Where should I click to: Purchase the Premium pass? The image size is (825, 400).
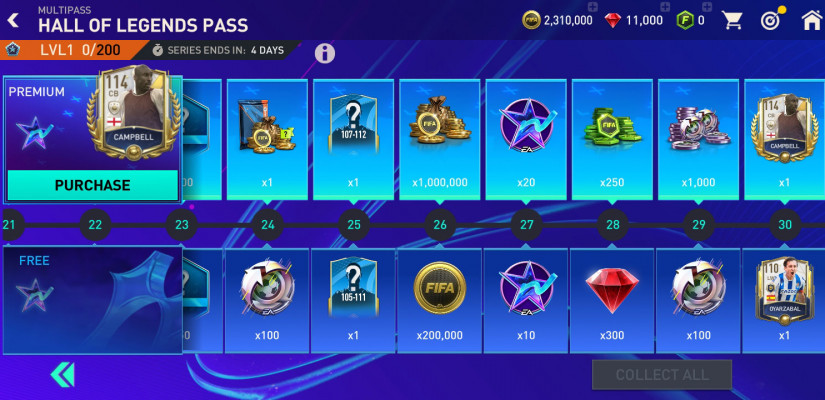[x=92, y=185]
